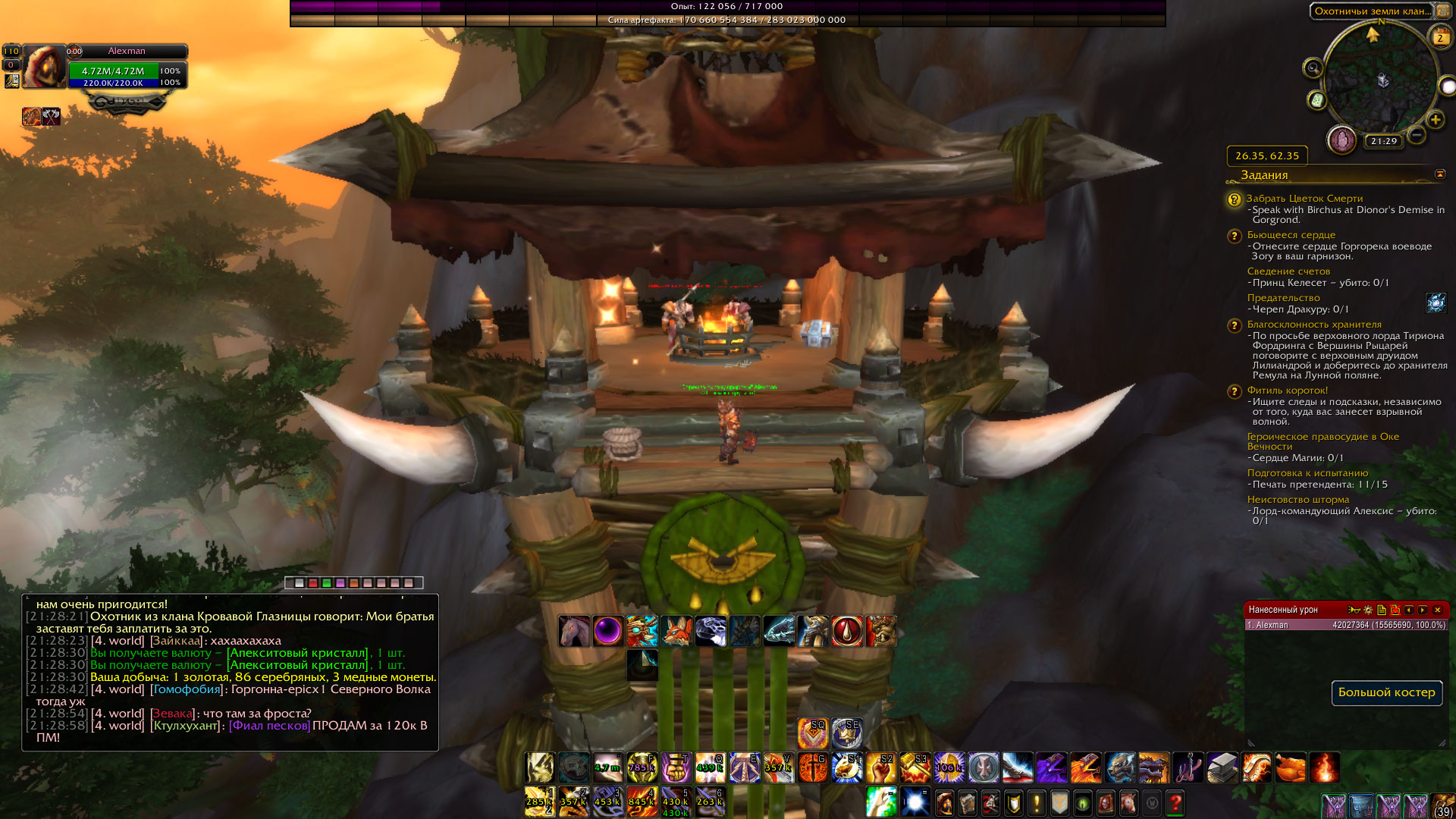The image size is (1456, 819).
Task: Select the red fox icon on the bar
Action: click(x=676, y=631)
